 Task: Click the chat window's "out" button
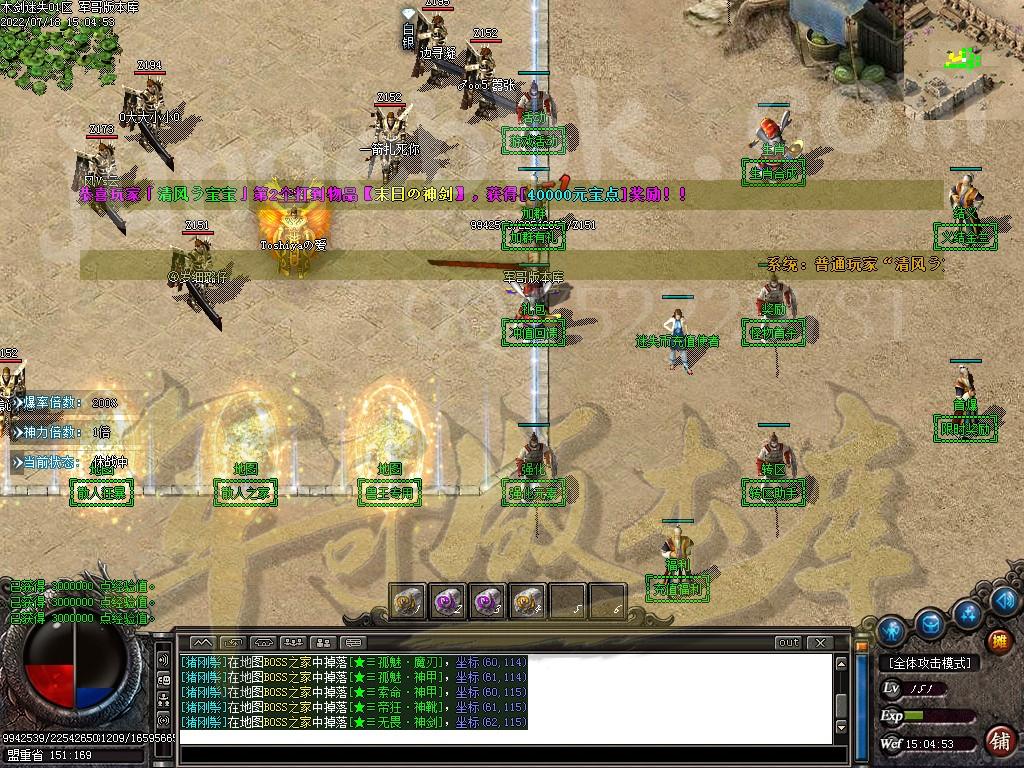[789, 642]
